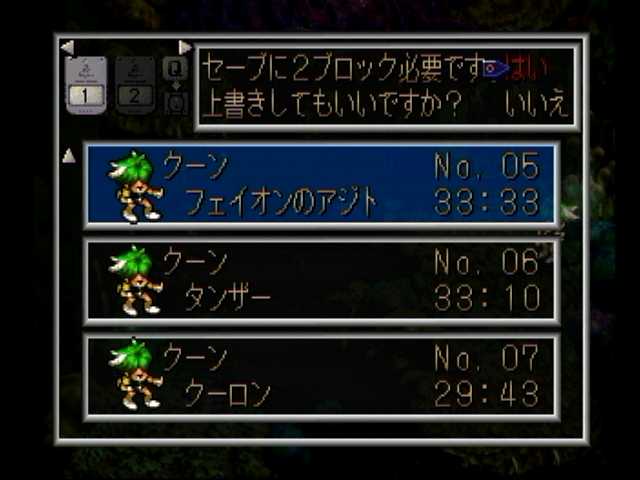The height and width of the screenshot is (480, 640).
Task: Select save file No. 05 フェイオンのアジト
Action: pos(322,184)
